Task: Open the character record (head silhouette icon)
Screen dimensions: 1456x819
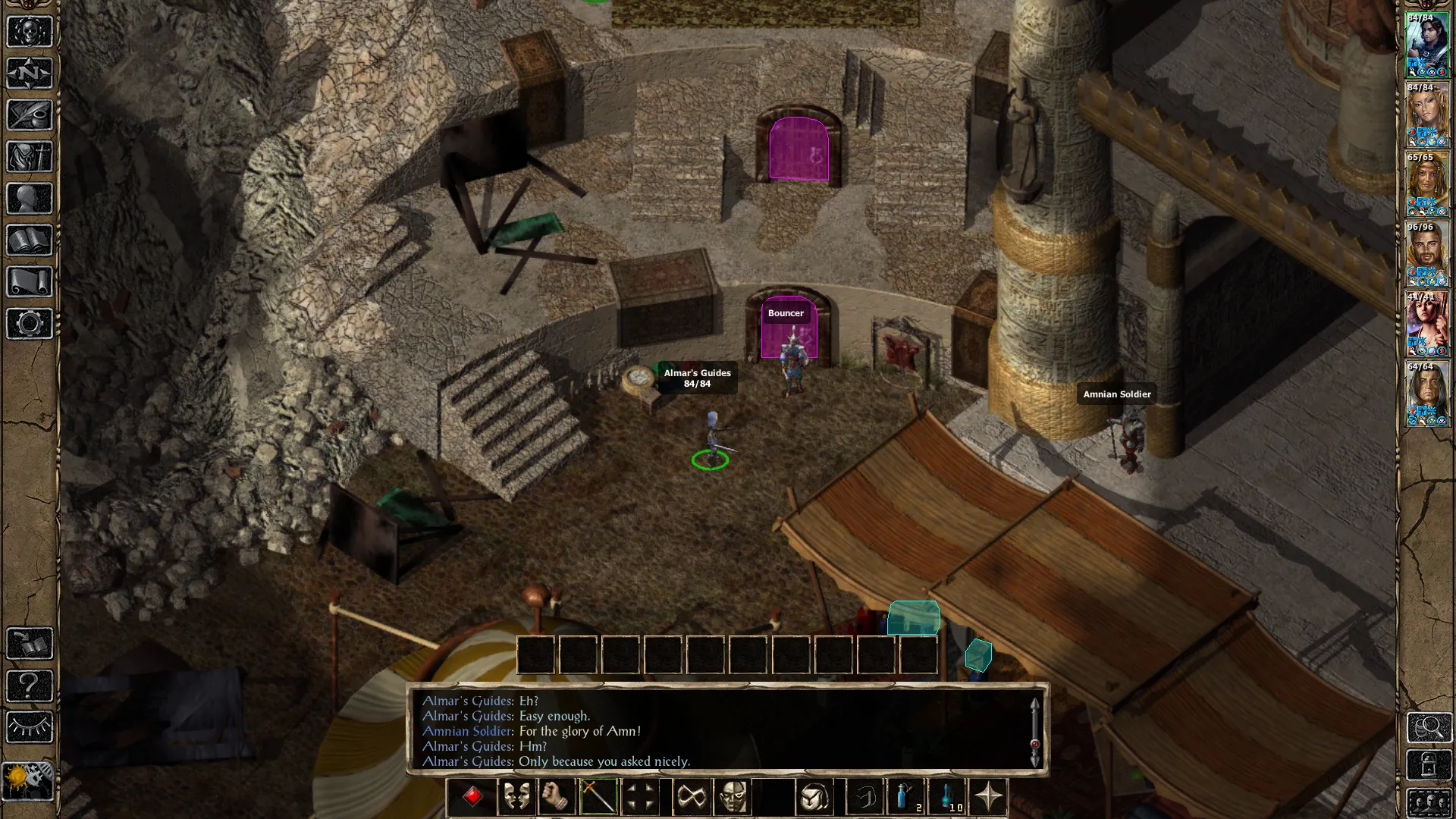Action: [x=30, y=199]
